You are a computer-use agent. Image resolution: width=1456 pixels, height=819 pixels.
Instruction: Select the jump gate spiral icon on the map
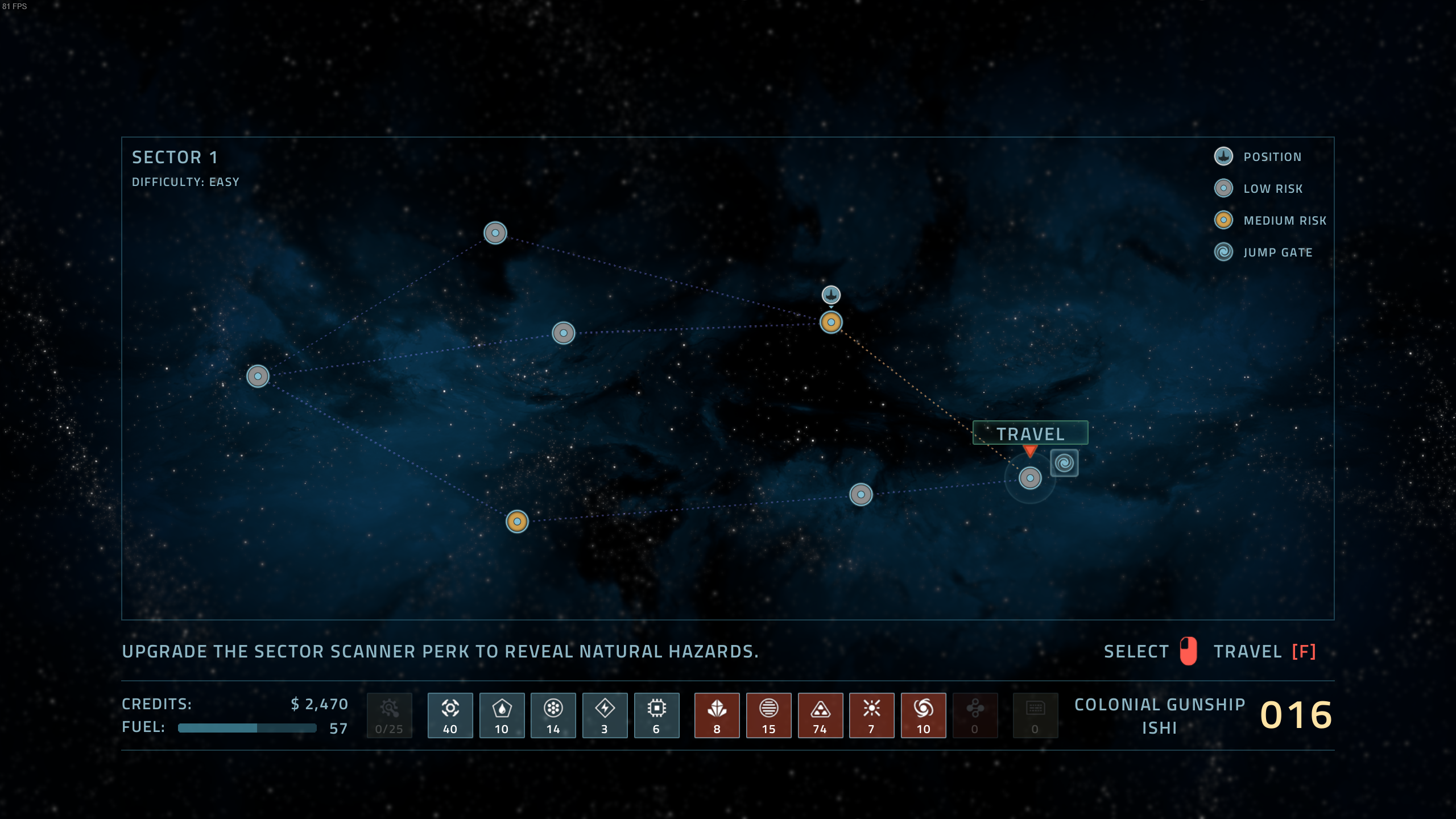click(1064, 463)
